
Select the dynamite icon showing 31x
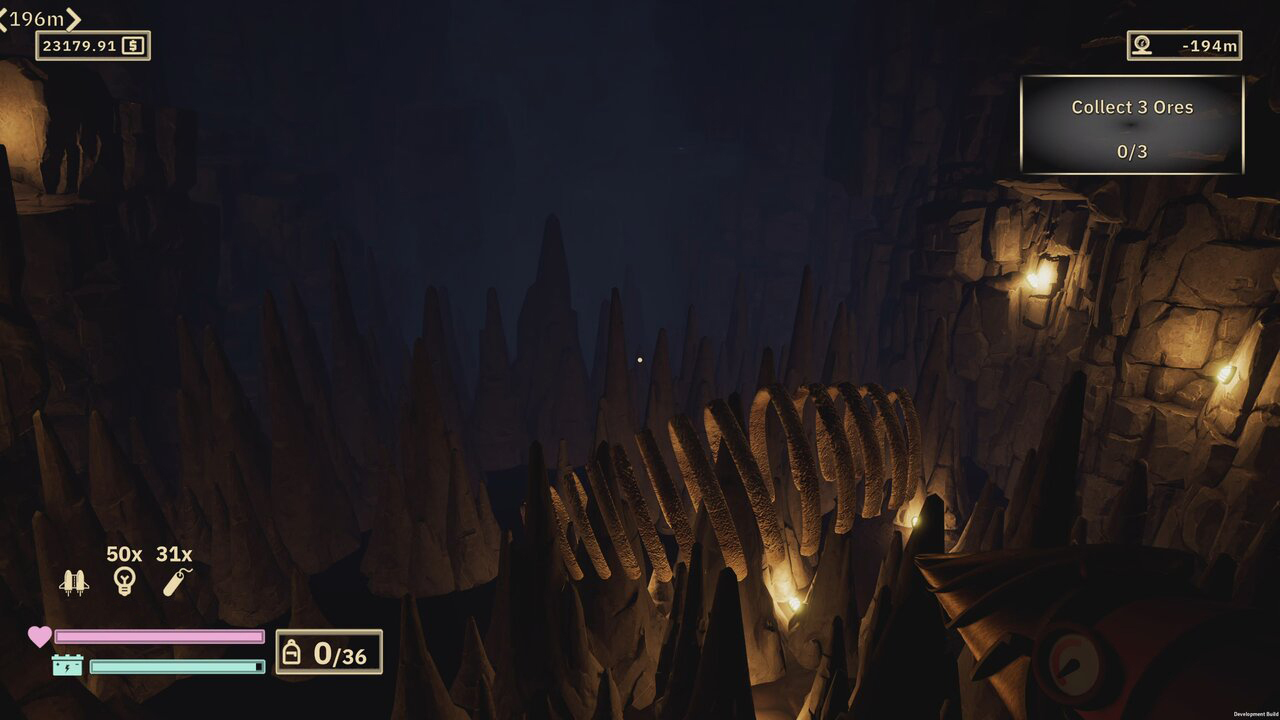(x=170, y=580)
